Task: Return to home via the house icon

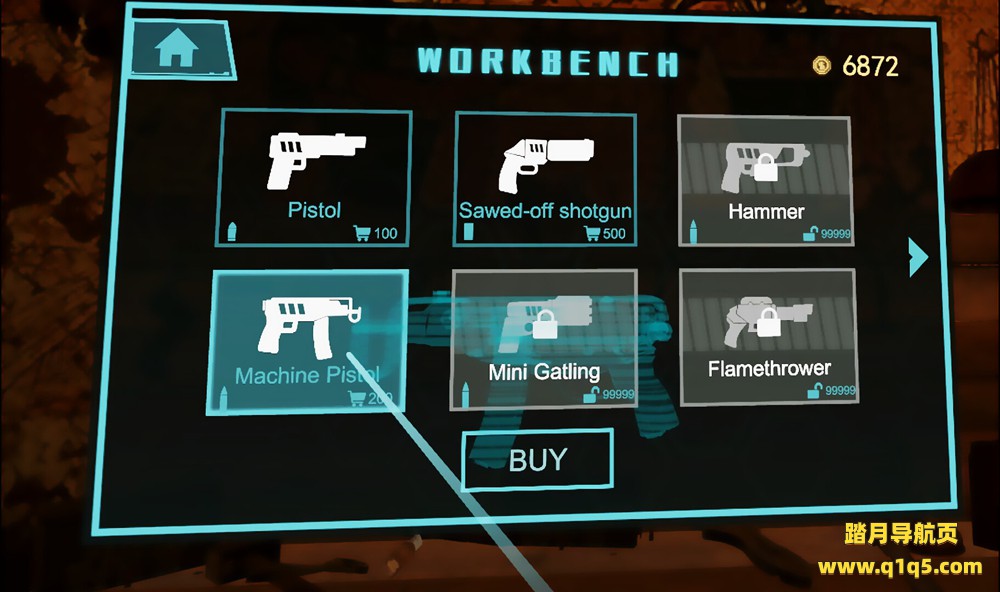Action: pos(178,50)
